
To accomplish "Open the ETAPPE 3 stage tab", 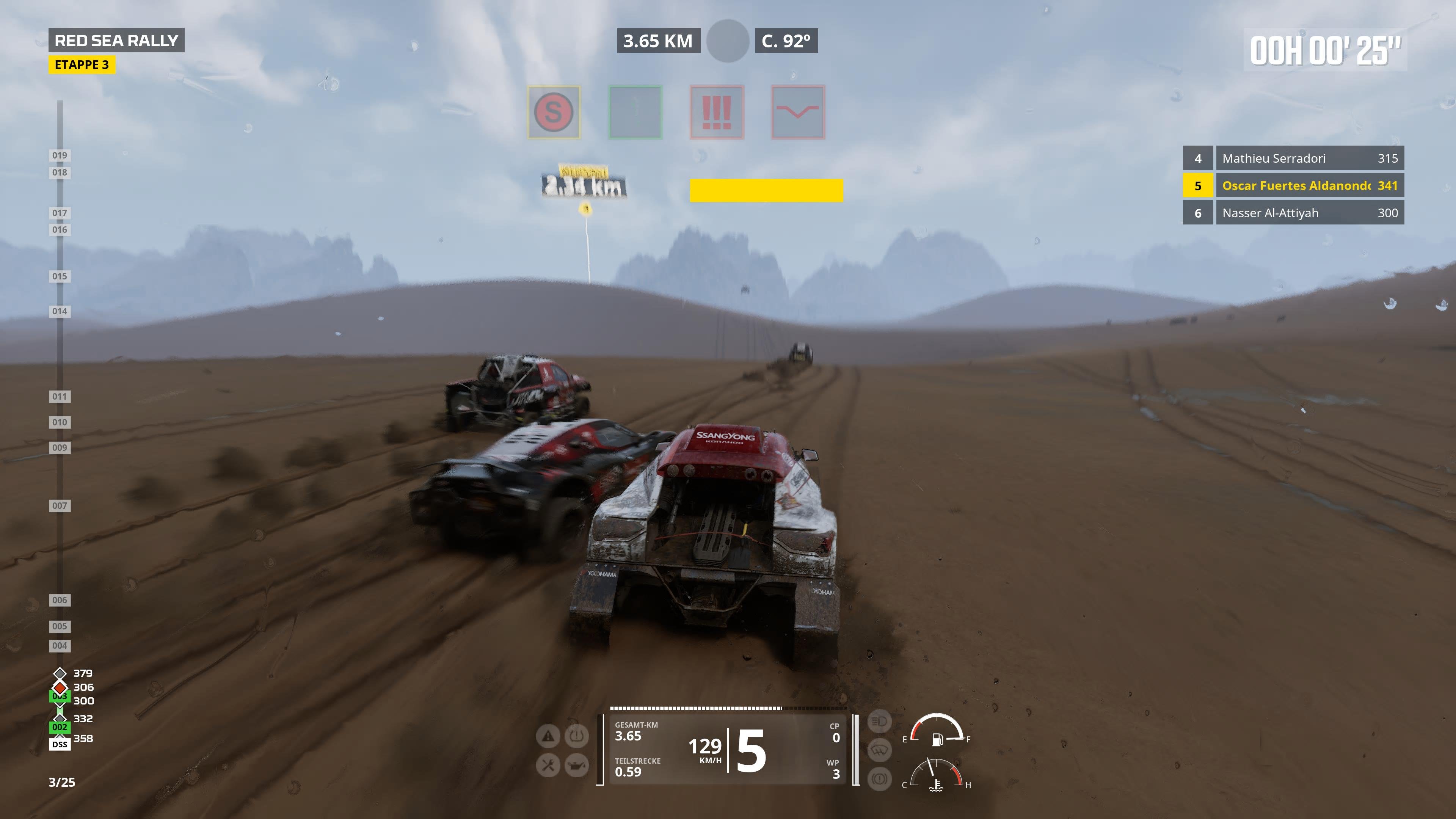I will pos(83,65).
